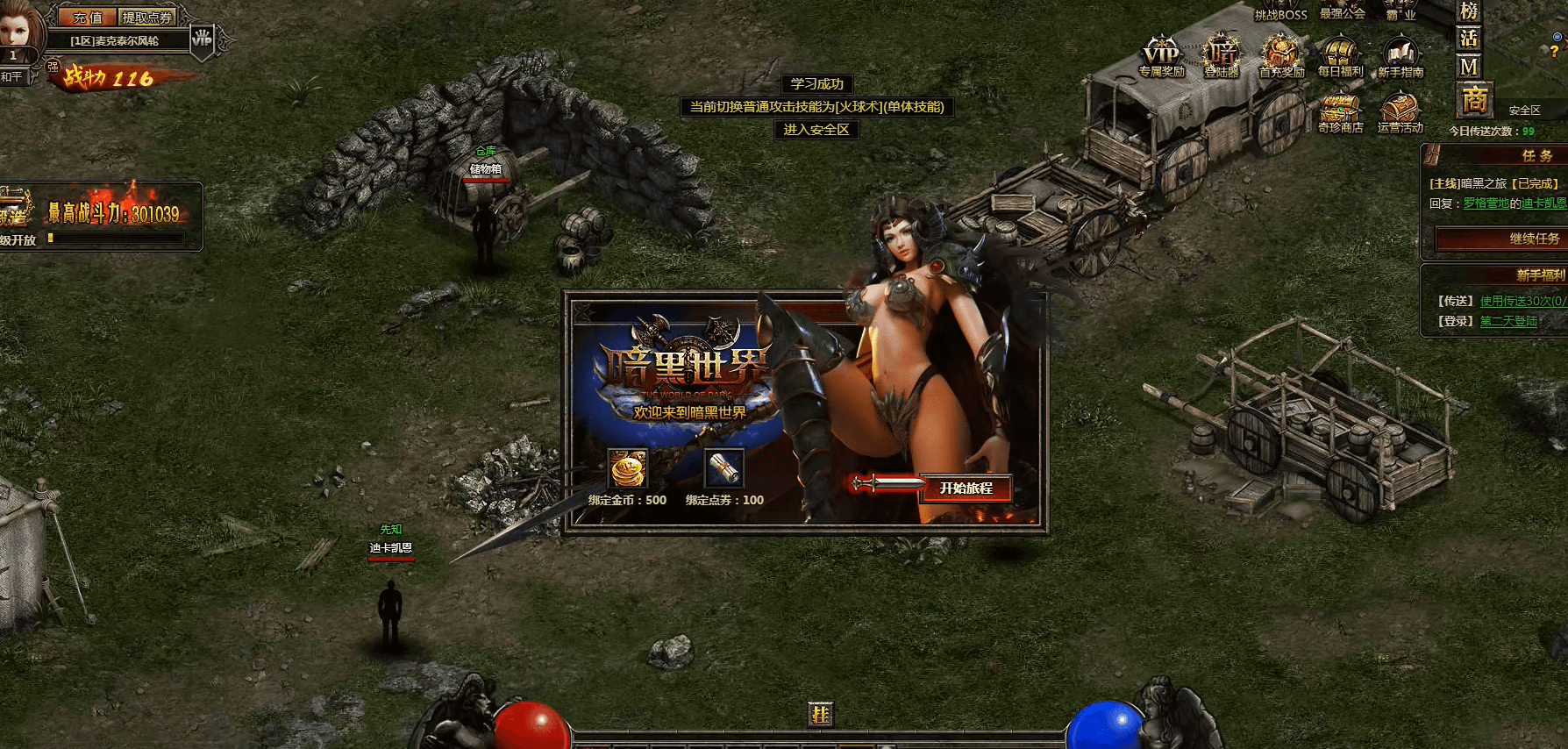Claim 首充奖励 first recharge reward

[1281, 57]
